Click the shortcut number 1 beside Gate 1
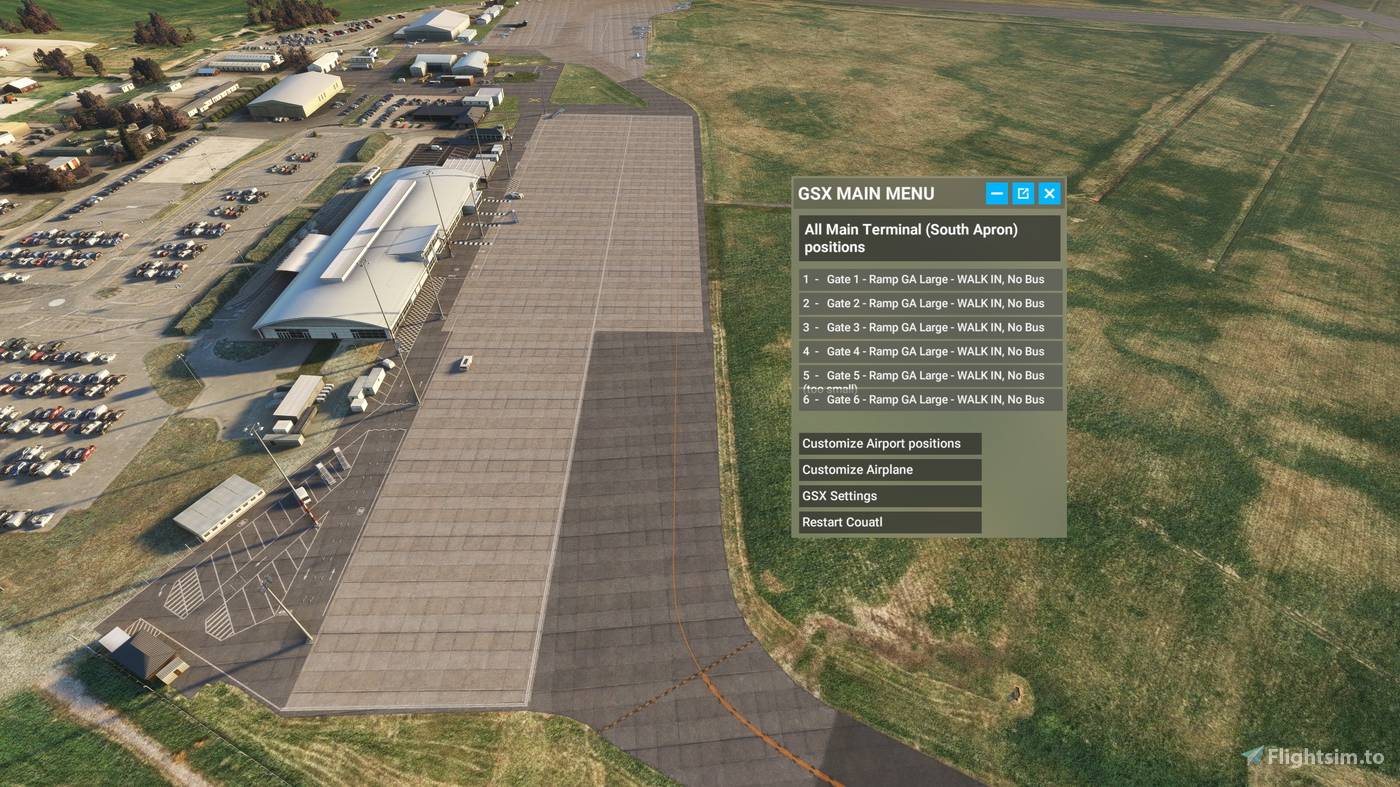1400x787 pixels. click(806, 279)
